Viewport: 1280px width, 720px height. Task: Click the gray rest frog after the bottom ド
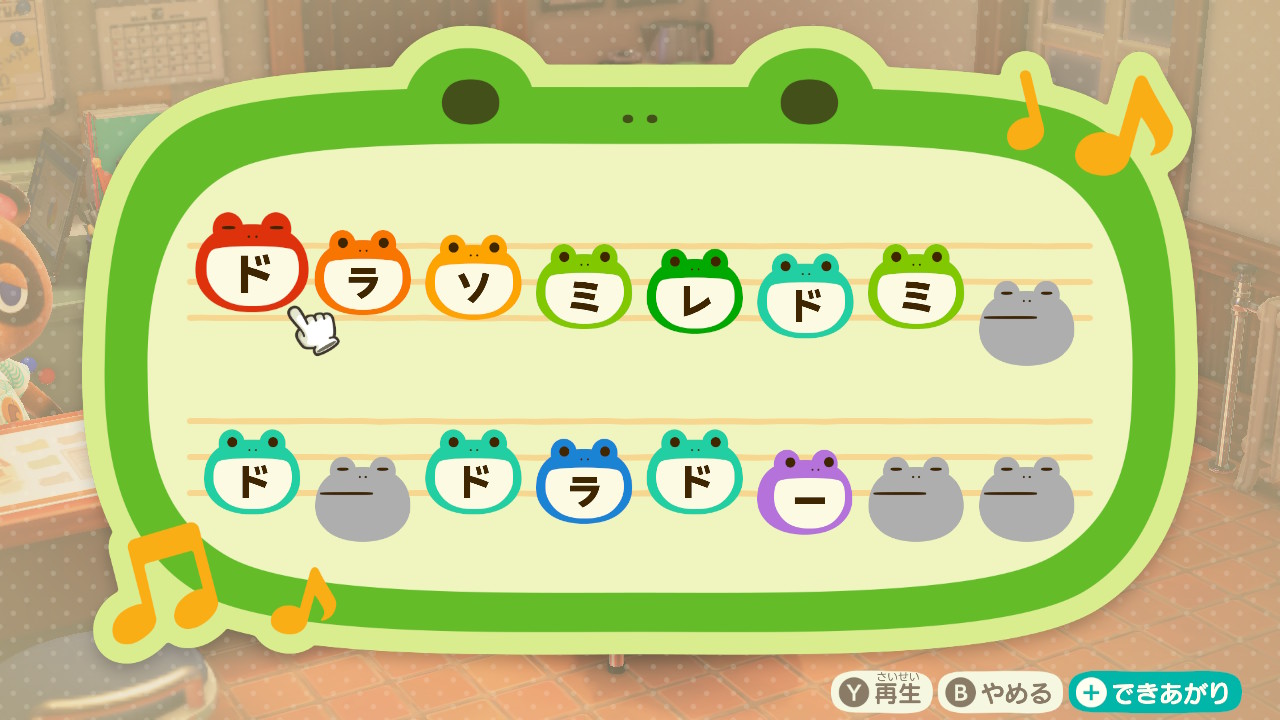click(x=363, y=498)
